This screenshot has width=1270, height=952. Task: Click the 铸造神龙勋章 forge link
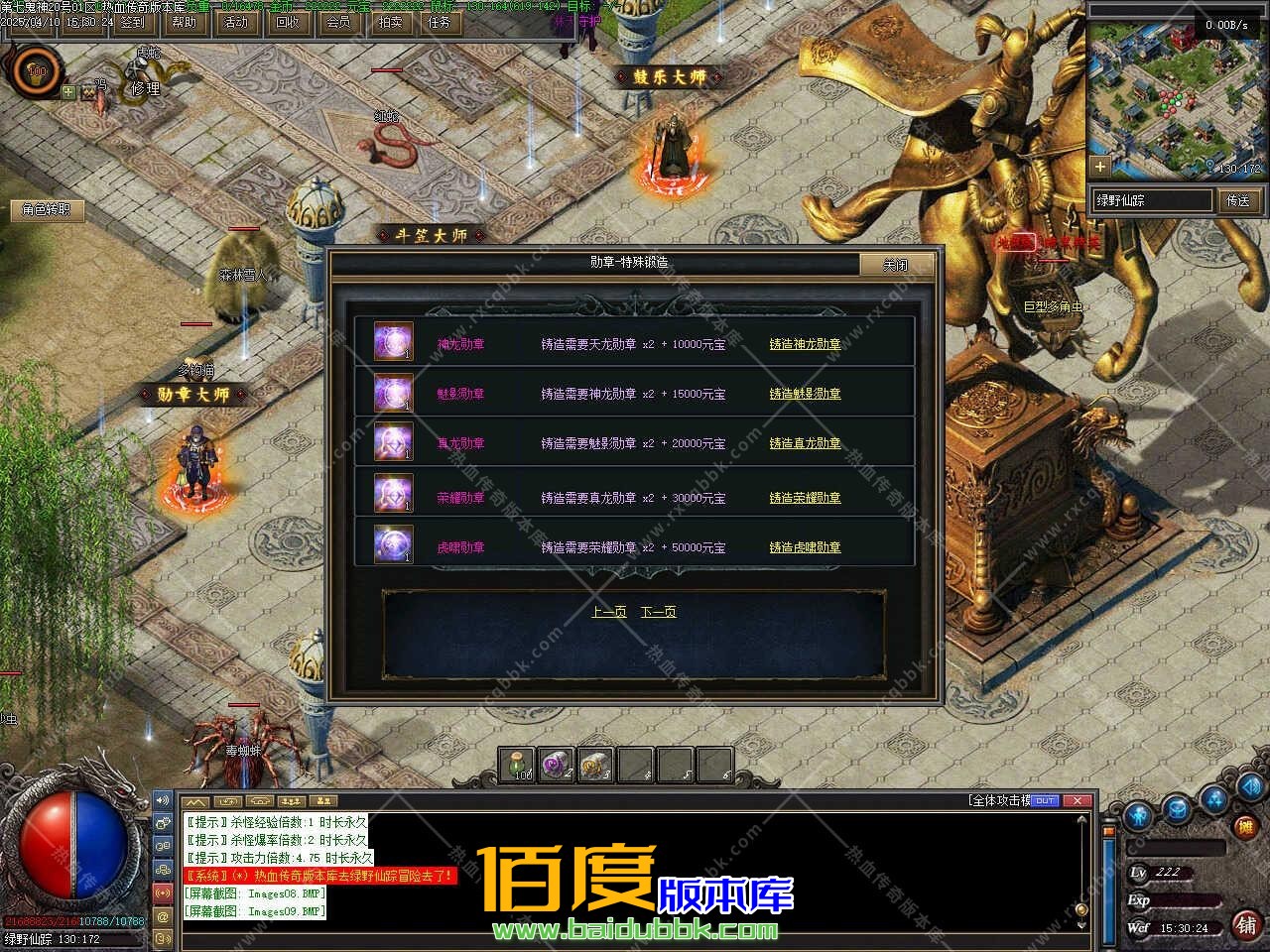[x=805, y=344]
